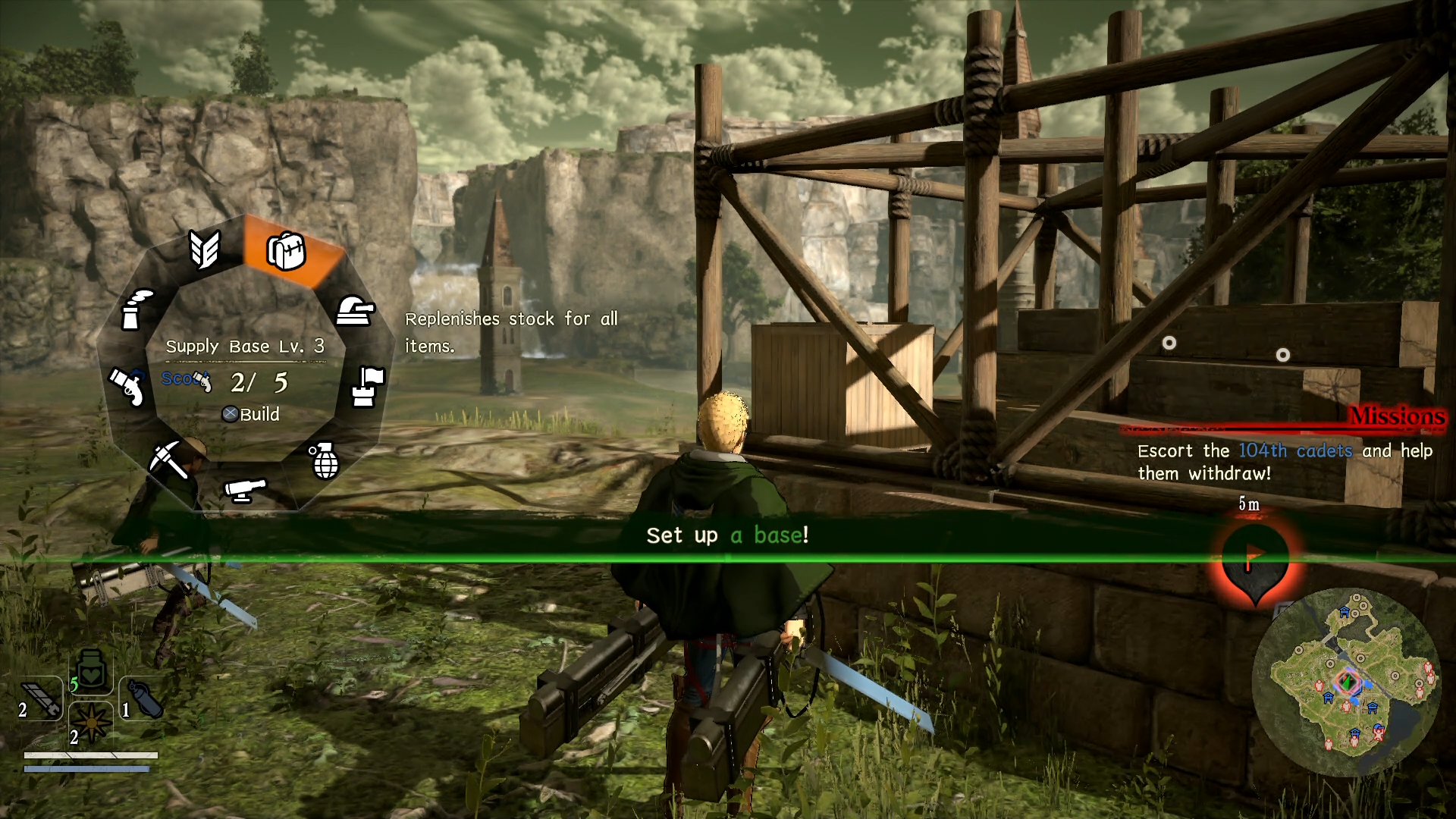This screenshot has width=1456, height=819.
Task: Select the wings emblem base option
Action: (x=205, y=249)
